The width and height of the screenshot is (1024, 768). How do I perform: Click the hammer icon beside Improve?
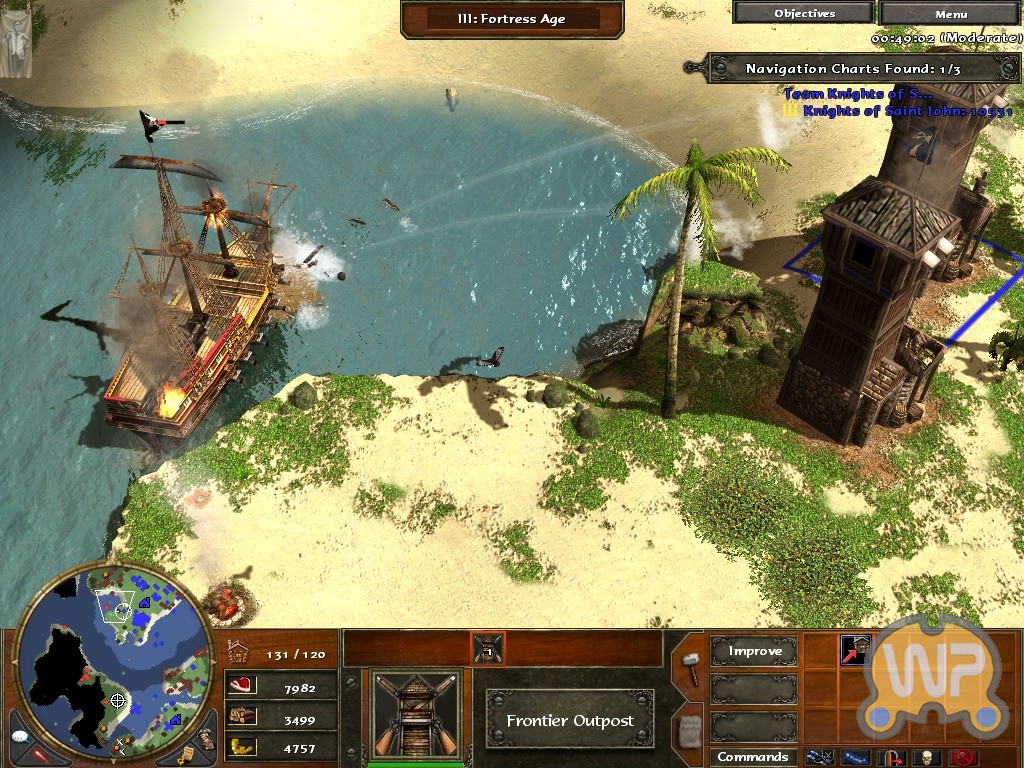pyautogui.click(x=689, y=665)
